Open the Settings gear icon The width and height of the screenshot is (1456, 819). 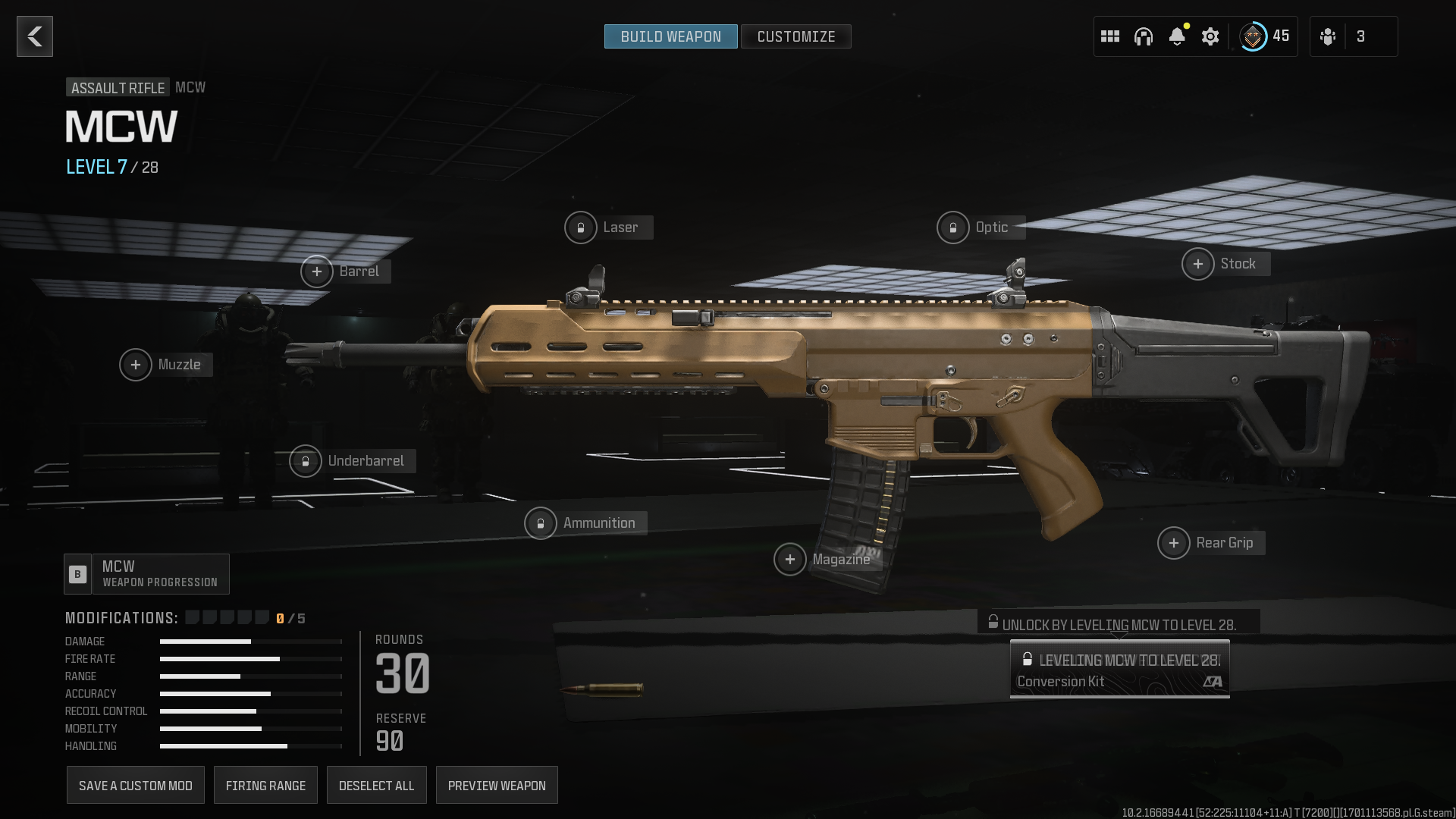(1210, 36)
